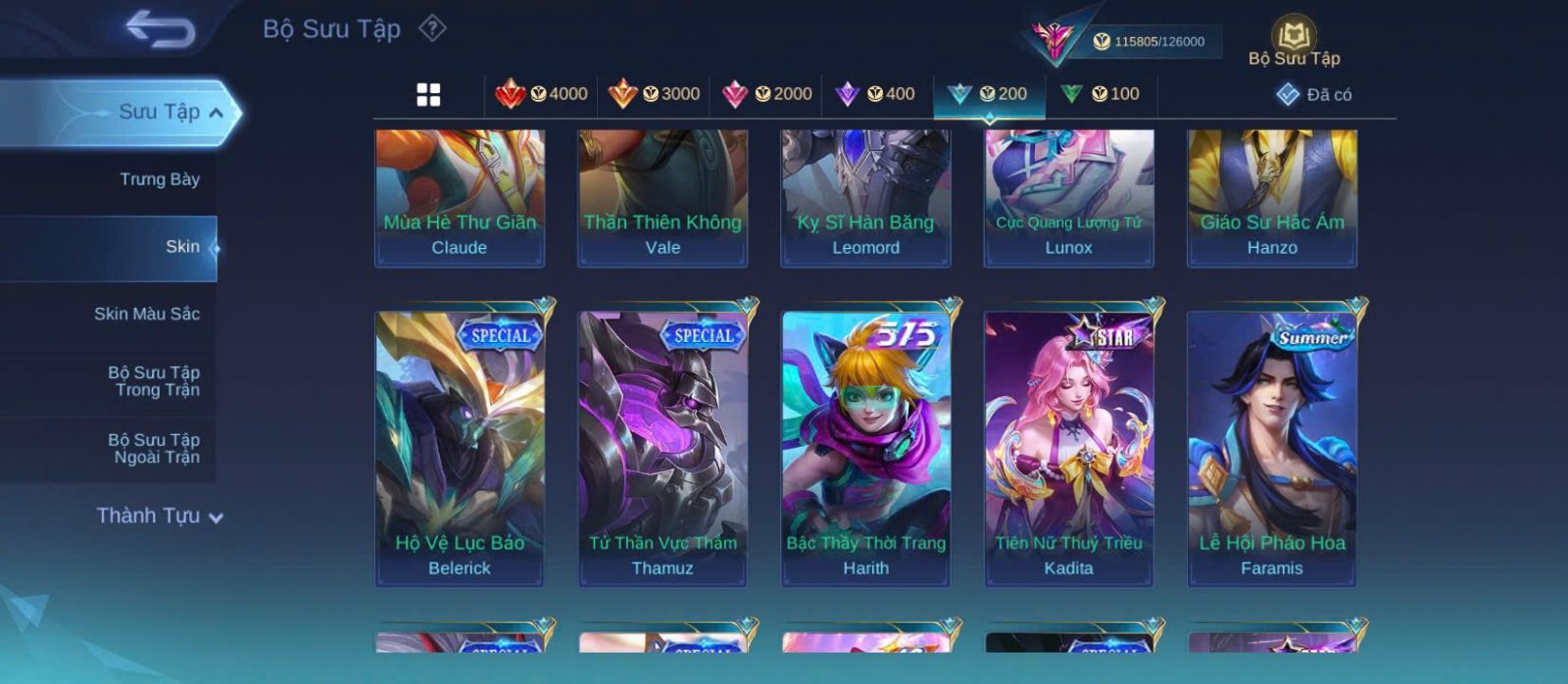Select Harith Bậc Thầy Thời Trang skin
Image resolution: width=1568 pixels, height=684 pixels.
[865, 449]
